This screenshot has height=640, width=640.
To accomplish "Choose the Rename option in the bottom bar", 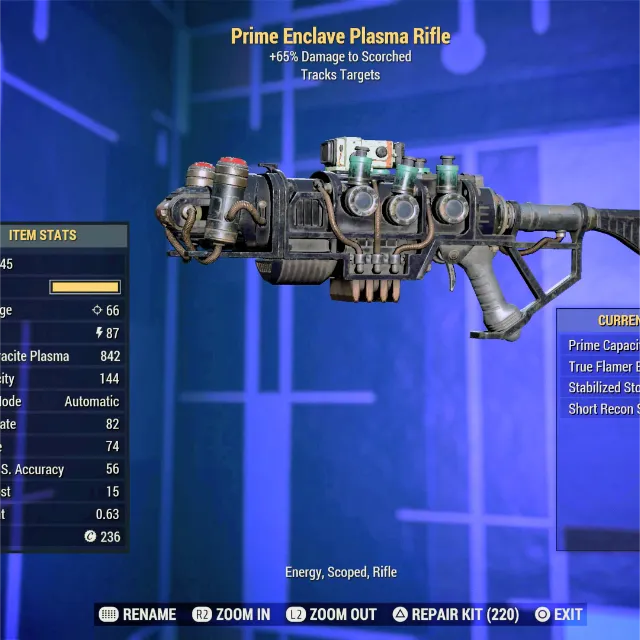I will tap(139, 615).
